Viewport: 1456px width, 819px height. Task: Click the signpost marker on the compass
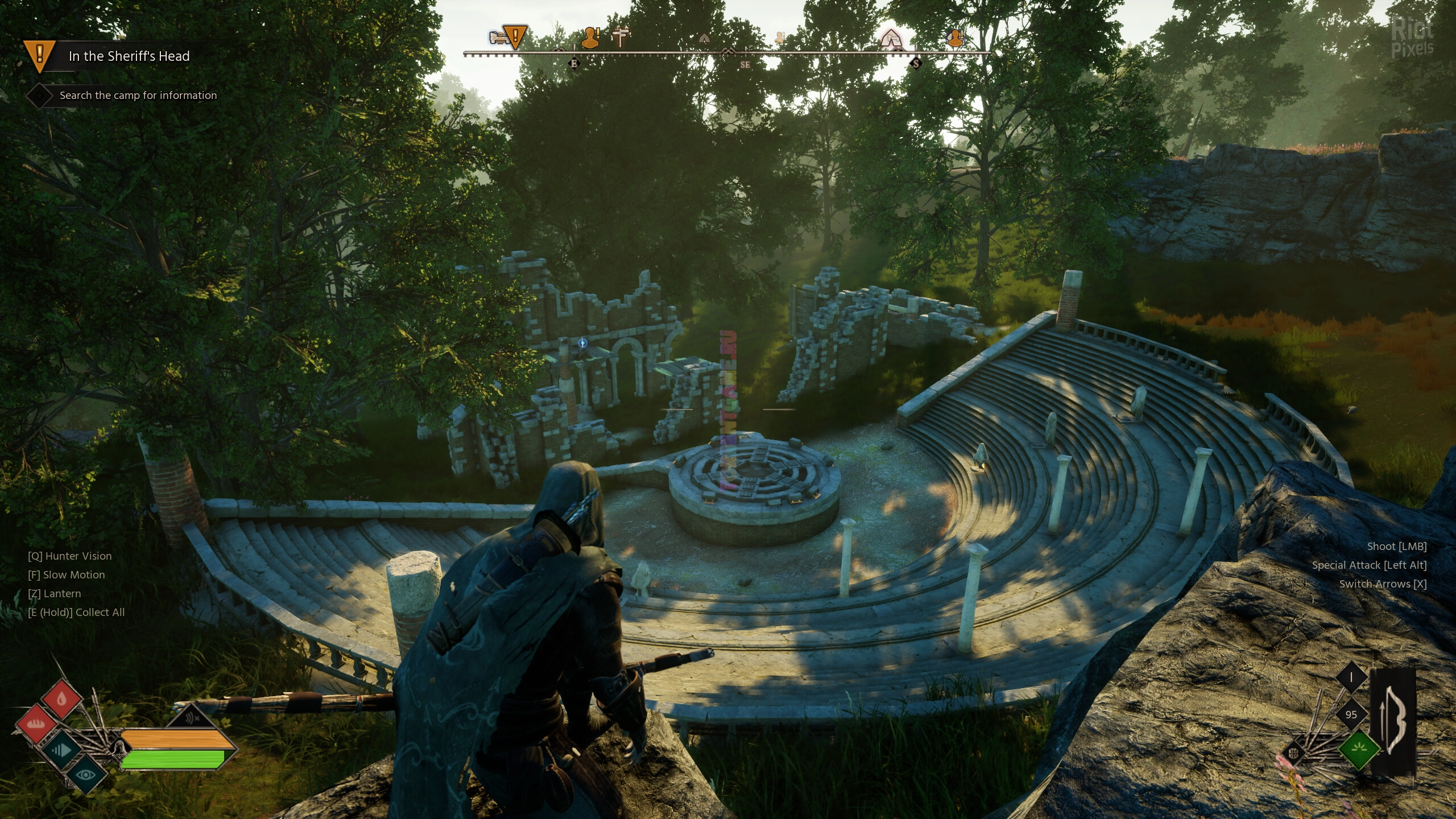point(621,38)
